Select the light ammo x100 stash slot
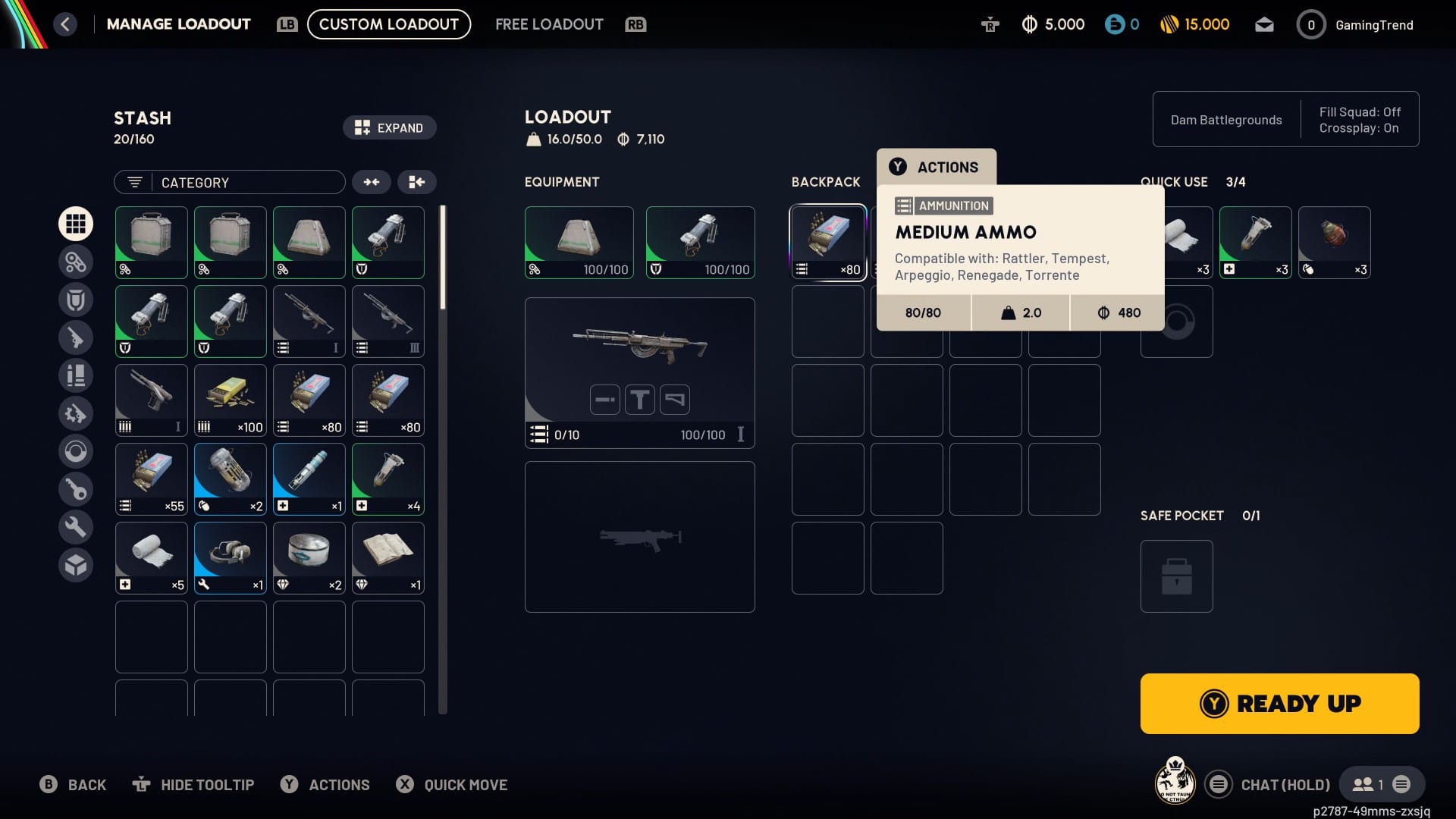 tap(230, 400)
